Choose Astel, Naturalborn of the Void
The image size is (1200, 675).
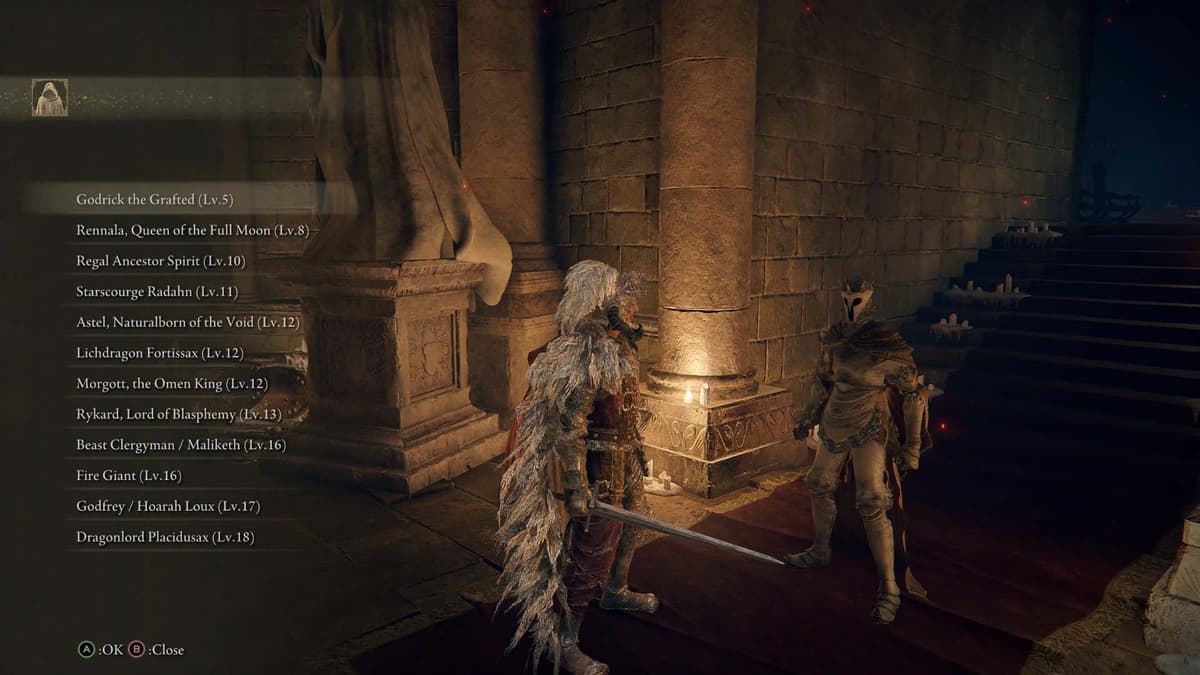(187, 322)
